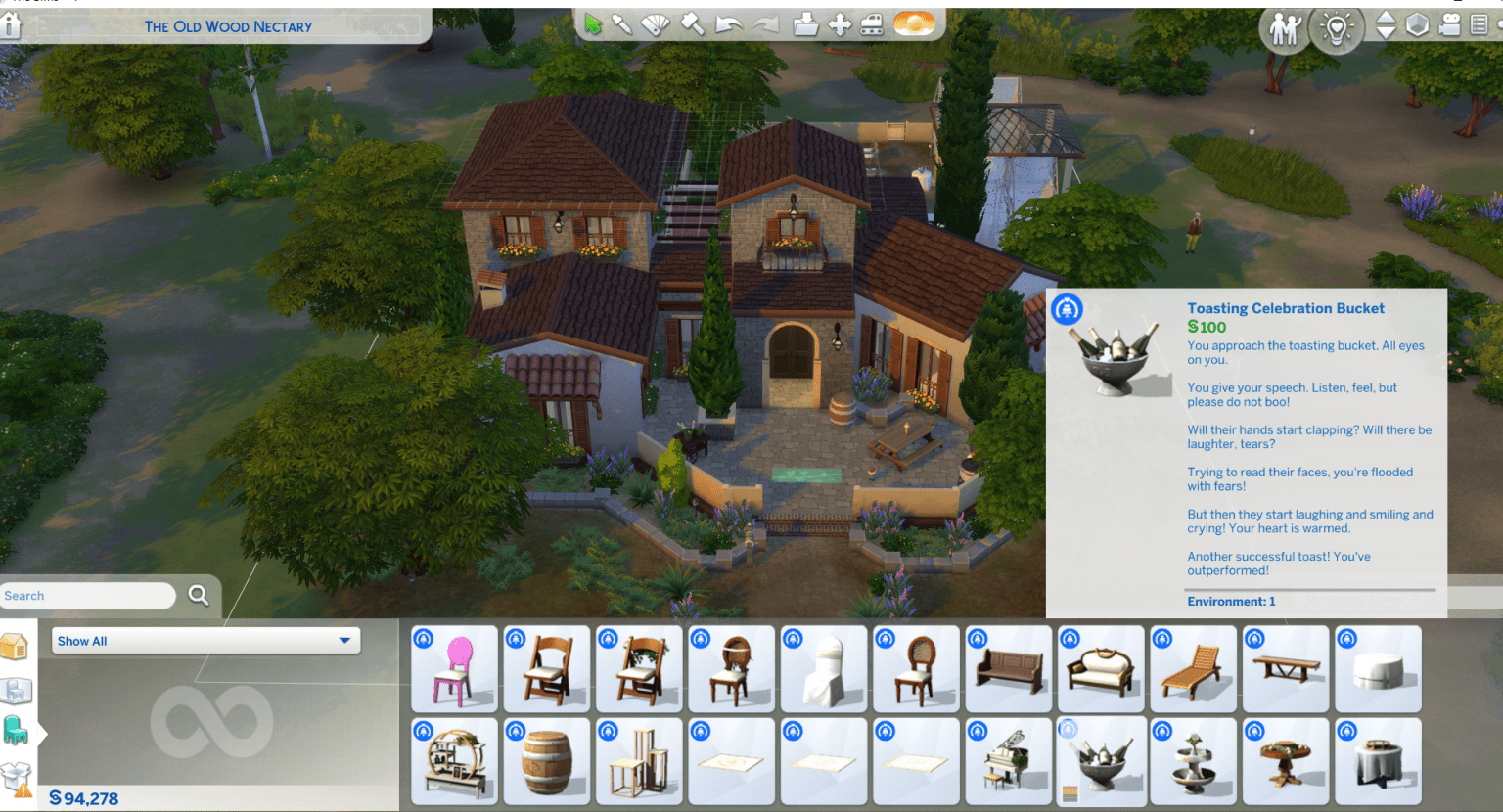
Task: Open the Show All filter dropdown
Action: pyautogui.click(x=205, y=640)
